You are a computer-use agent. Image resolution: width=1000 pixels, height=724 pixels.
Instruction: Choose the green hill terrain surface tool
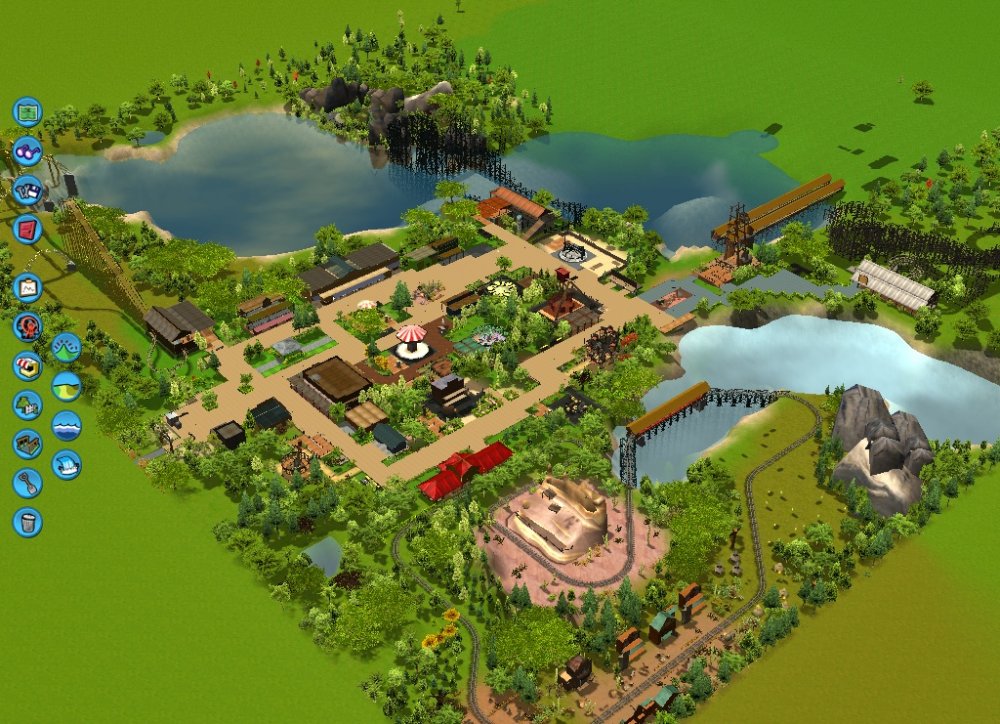[66, 386]
